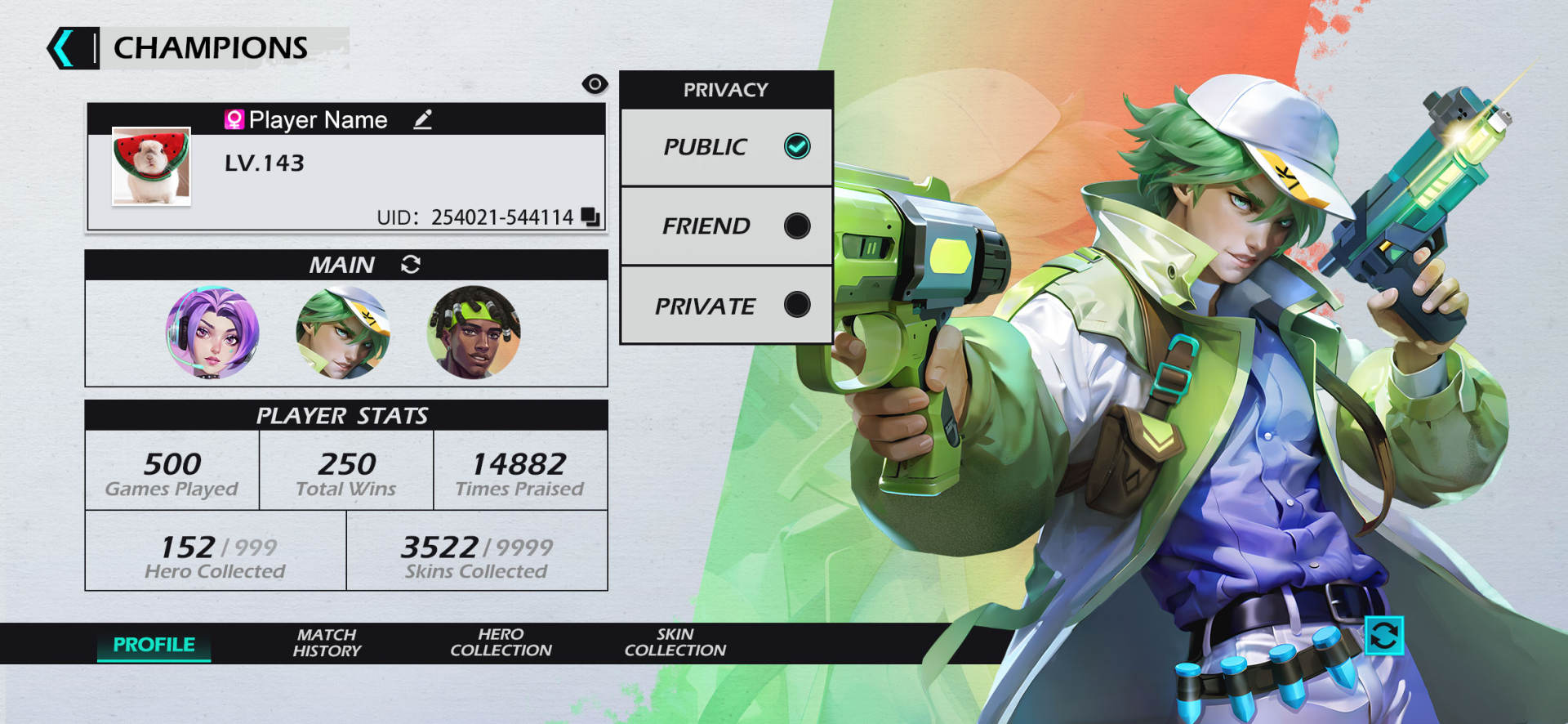Open the Profile tab
The width and height of the screenshot is (1568, 724).
pyautogui.click(x=154, y=645)
